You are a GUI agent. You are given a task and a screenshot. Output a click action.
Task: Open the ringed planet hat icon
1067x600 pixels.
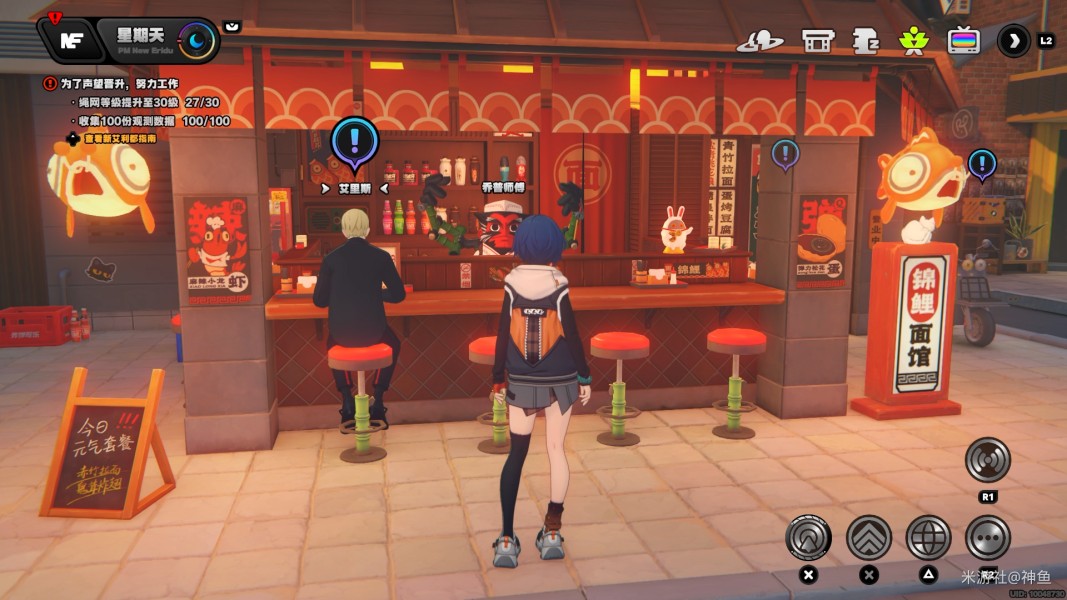(760, 41)
